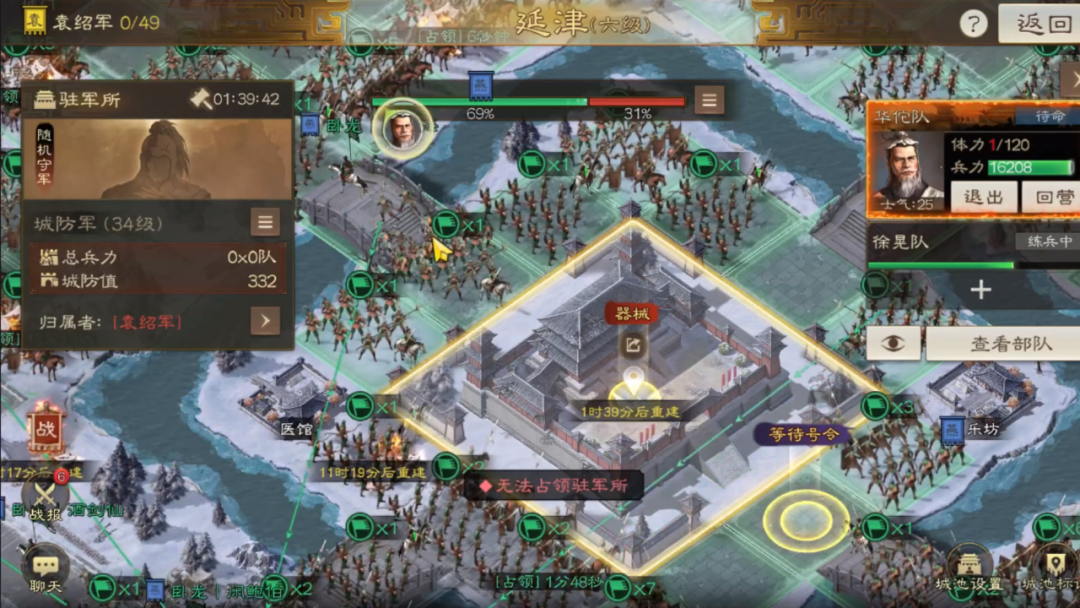This screenshot has height=608, width=1080.
Task: Open the red 战 banner icon
Action: coord(45,427)
